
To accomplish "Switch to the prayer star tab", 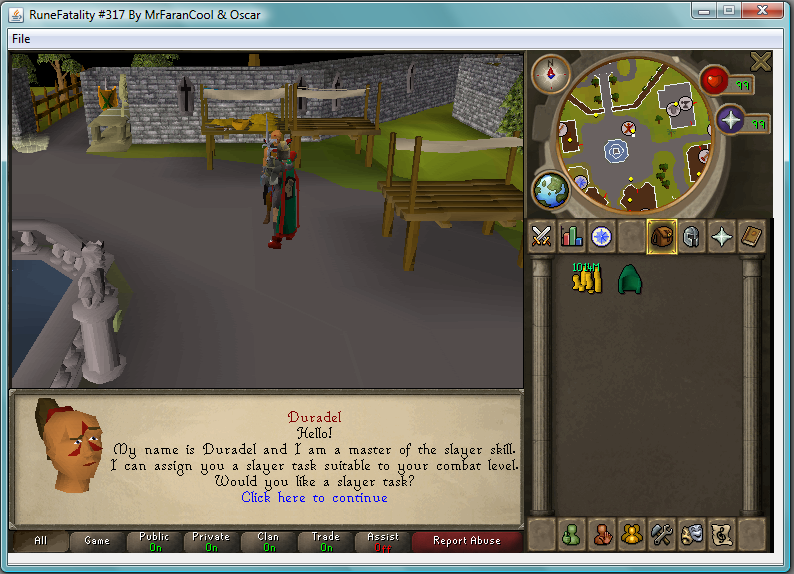I will [721, 236].
